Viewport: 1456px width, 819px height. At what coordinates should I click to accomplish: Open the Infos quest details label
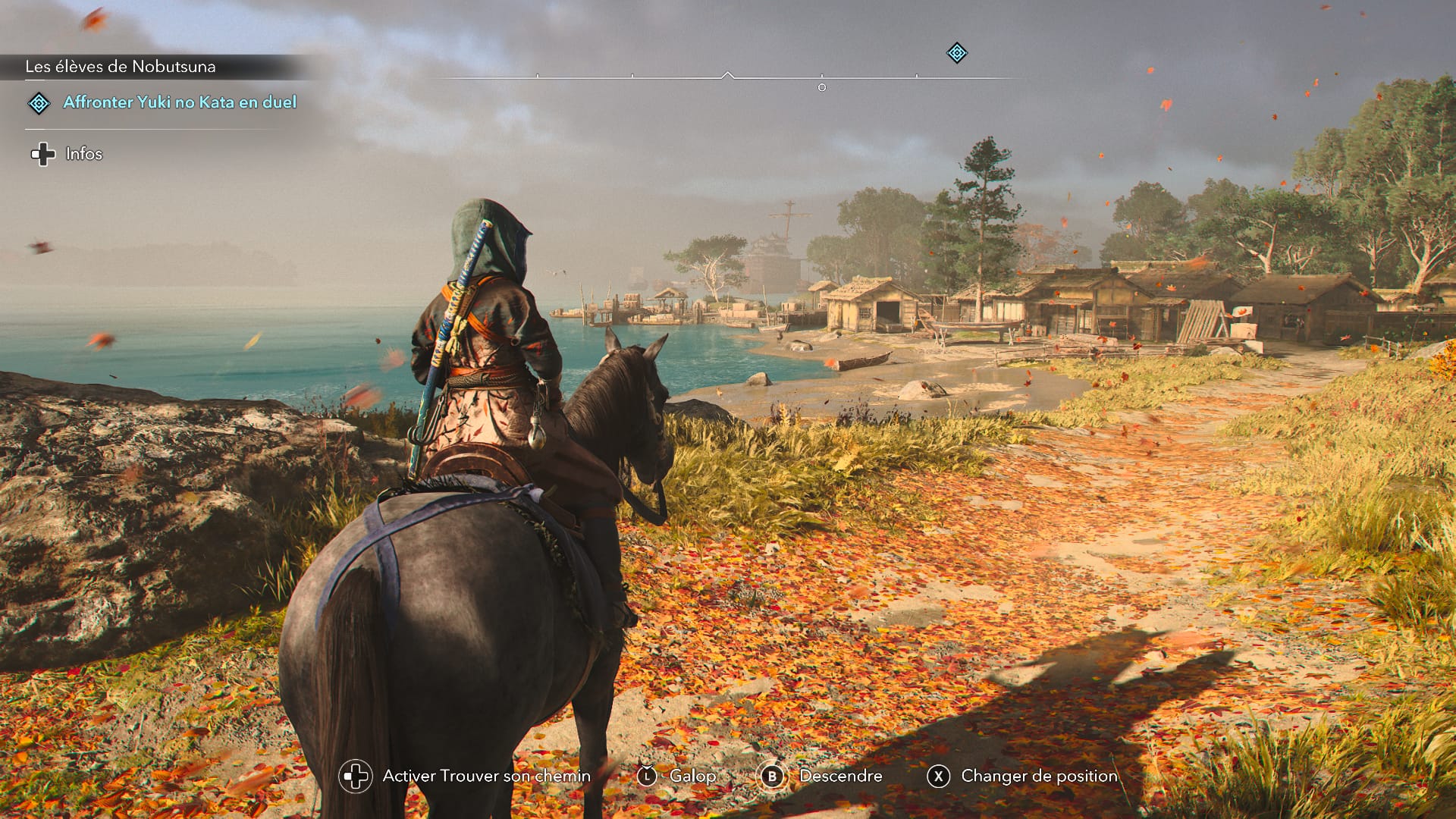[83, 154]
